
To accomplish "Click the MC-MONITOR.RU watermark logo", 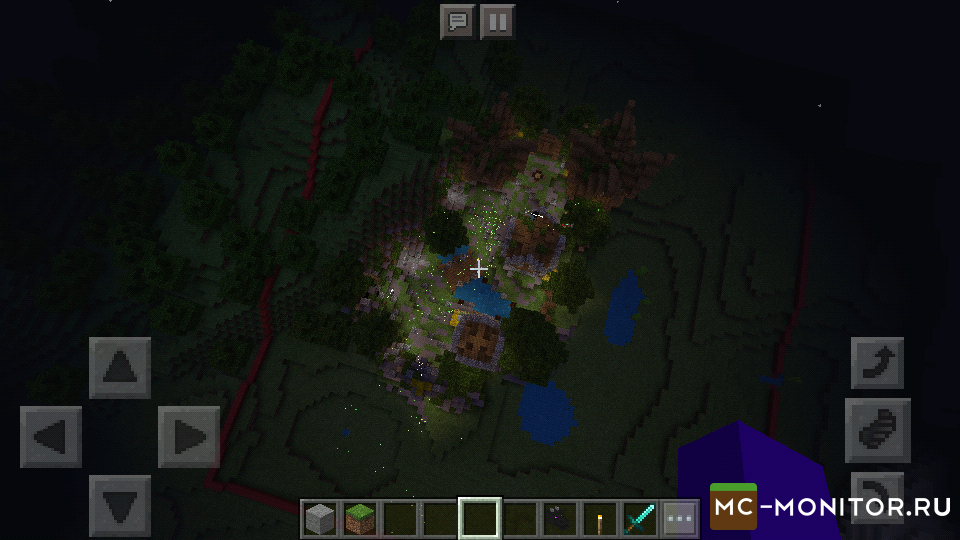I will (x=829, y=507).
